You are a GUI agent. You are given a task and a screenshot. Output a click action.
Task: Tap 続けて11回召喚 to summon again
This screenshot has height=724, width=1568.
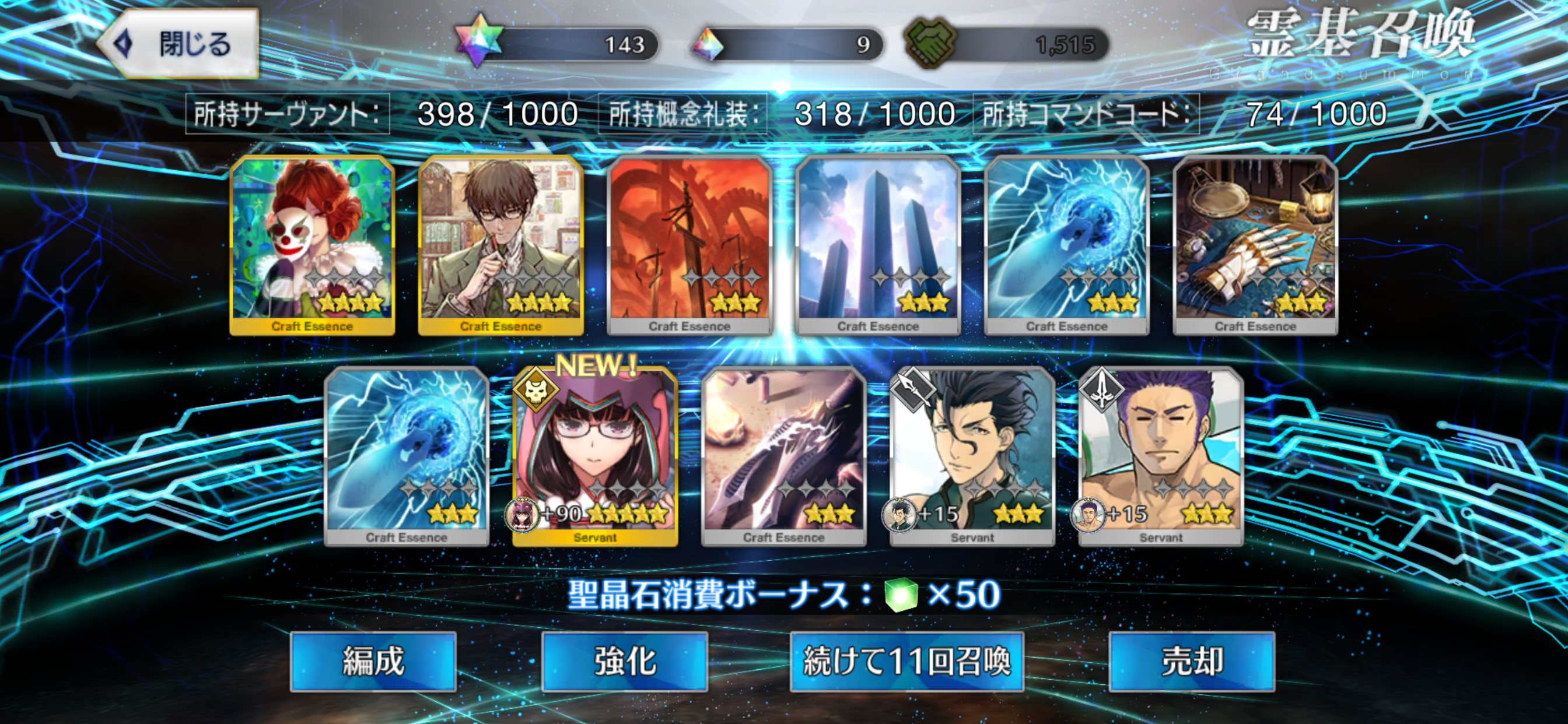click(x=907, y=661)
